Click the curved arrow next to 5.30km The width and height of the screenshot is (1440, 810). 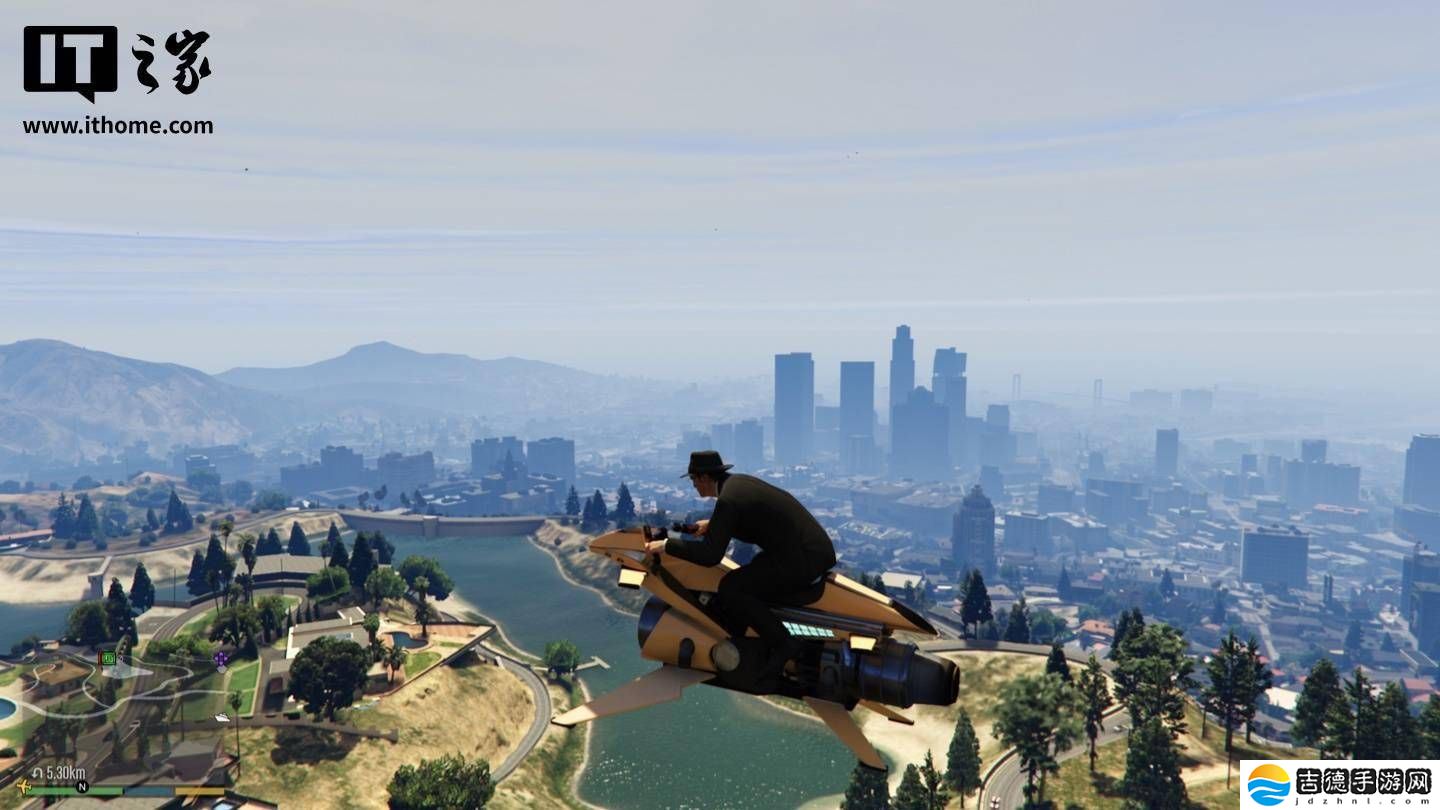[x=38, y=771]
